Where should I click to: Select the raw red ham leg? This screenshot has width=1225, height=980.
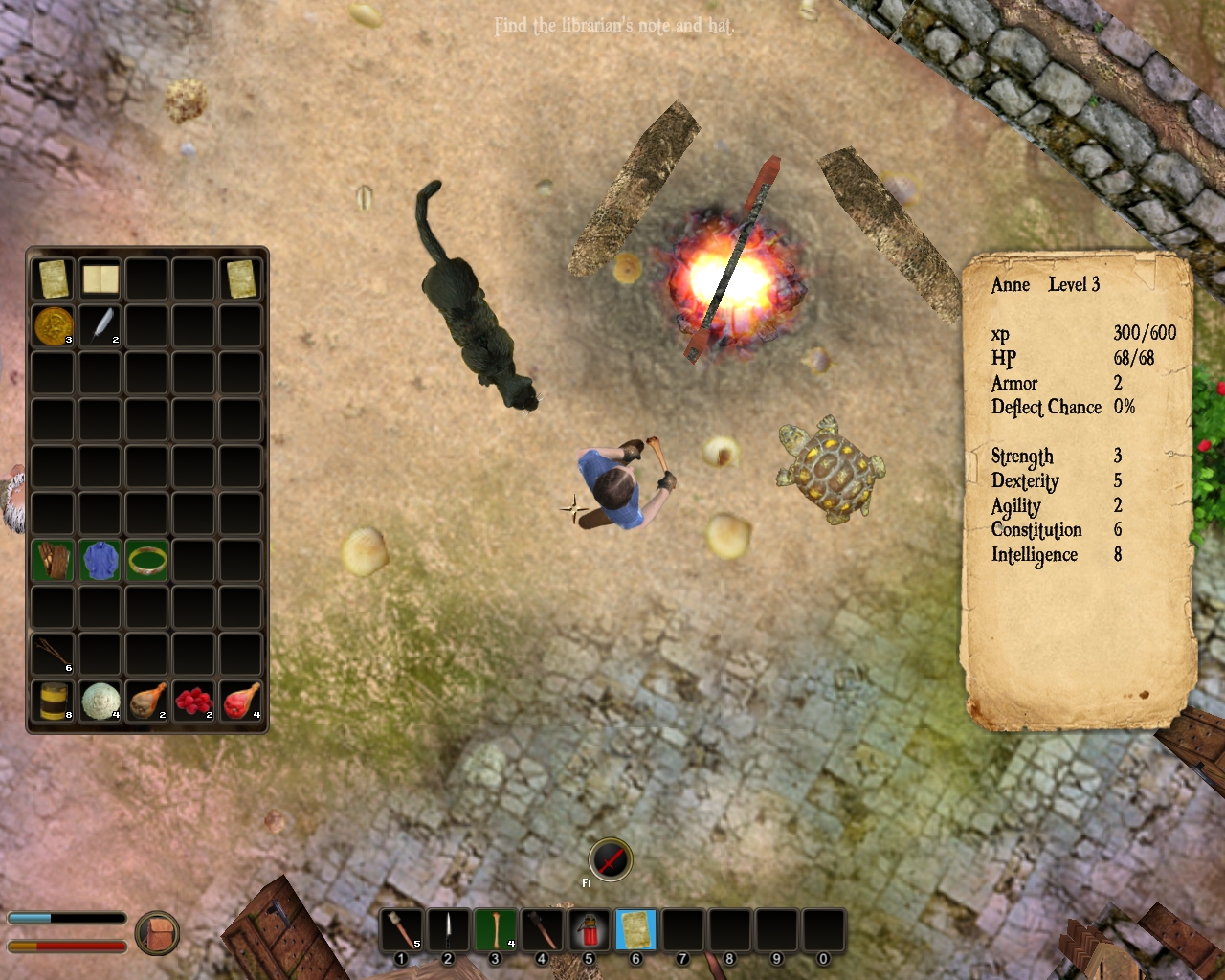[x=240, y=702]
